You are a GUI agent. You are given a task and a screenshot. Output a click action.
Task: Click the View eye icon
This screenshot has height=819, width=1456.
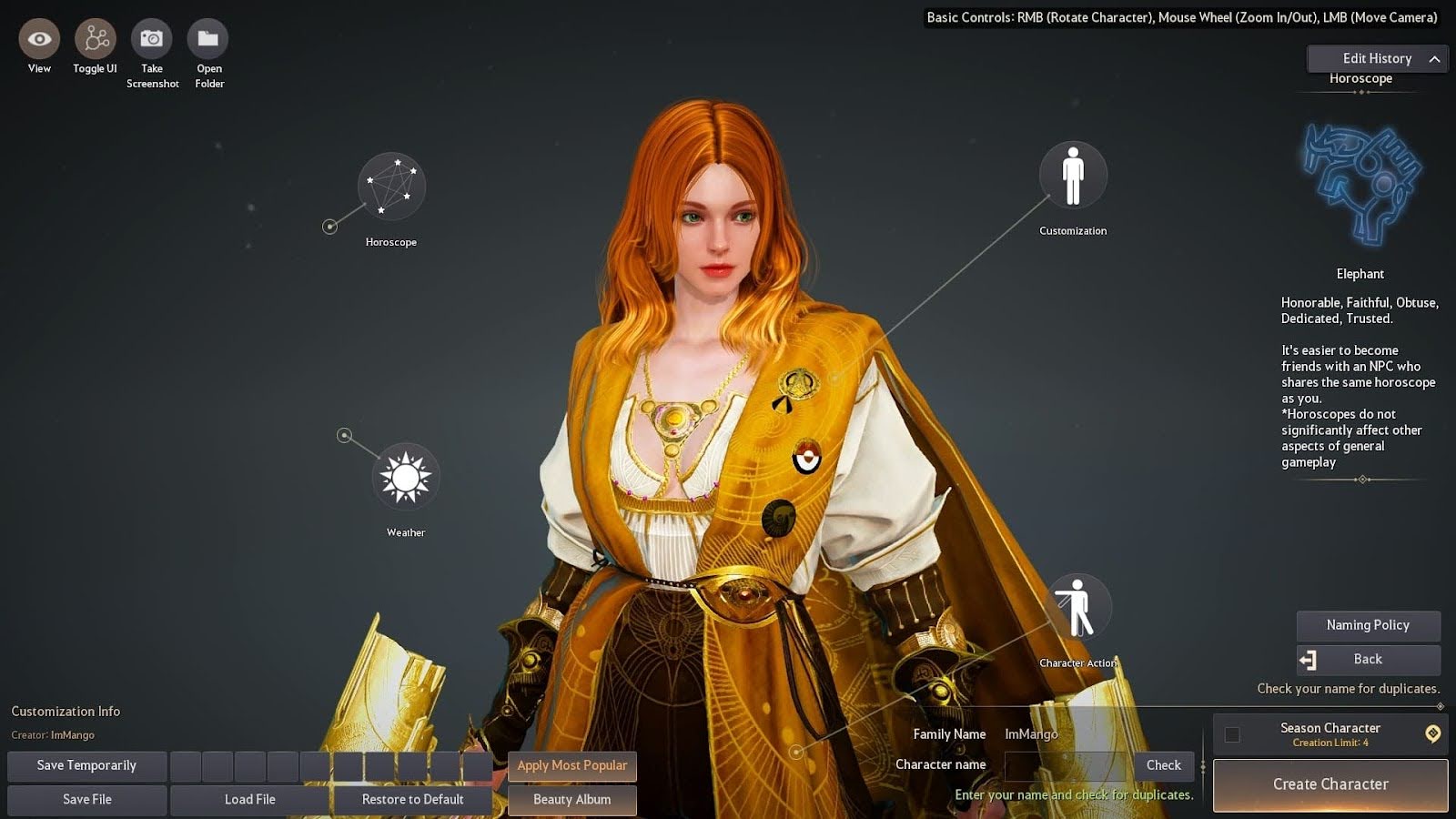(38, 38)
